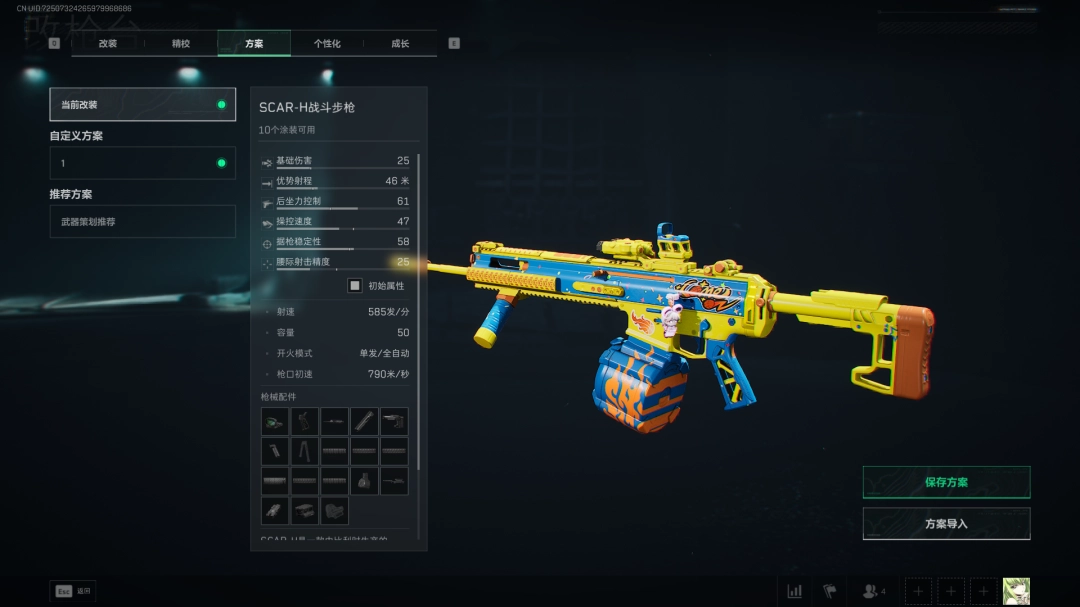Viewport: 1080px width, 607px height.
Task: Click the 保存方案 button
Action: (946, 482)
